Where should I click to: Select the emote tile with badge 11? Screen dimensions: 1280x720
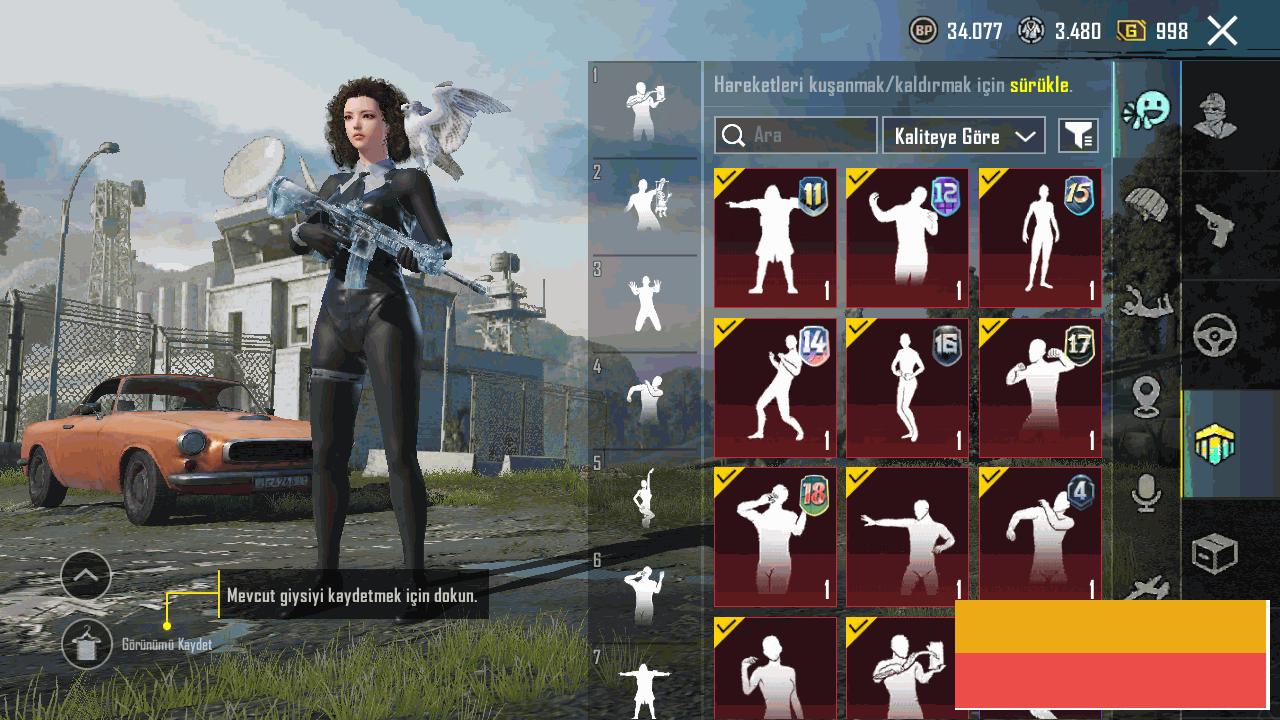pyautogui.click(x=775, y=238)
